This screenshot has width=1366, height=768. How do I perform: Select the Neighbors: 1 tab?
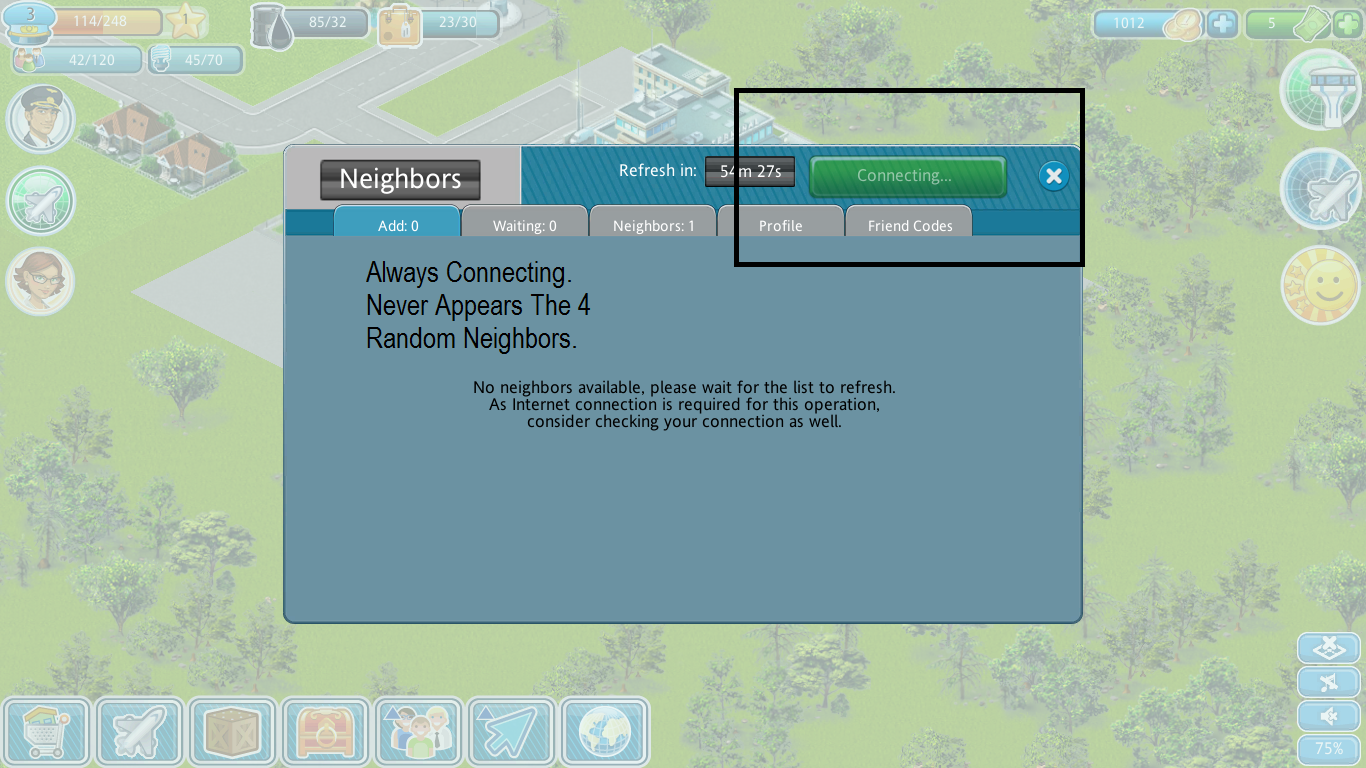(653, 224)
